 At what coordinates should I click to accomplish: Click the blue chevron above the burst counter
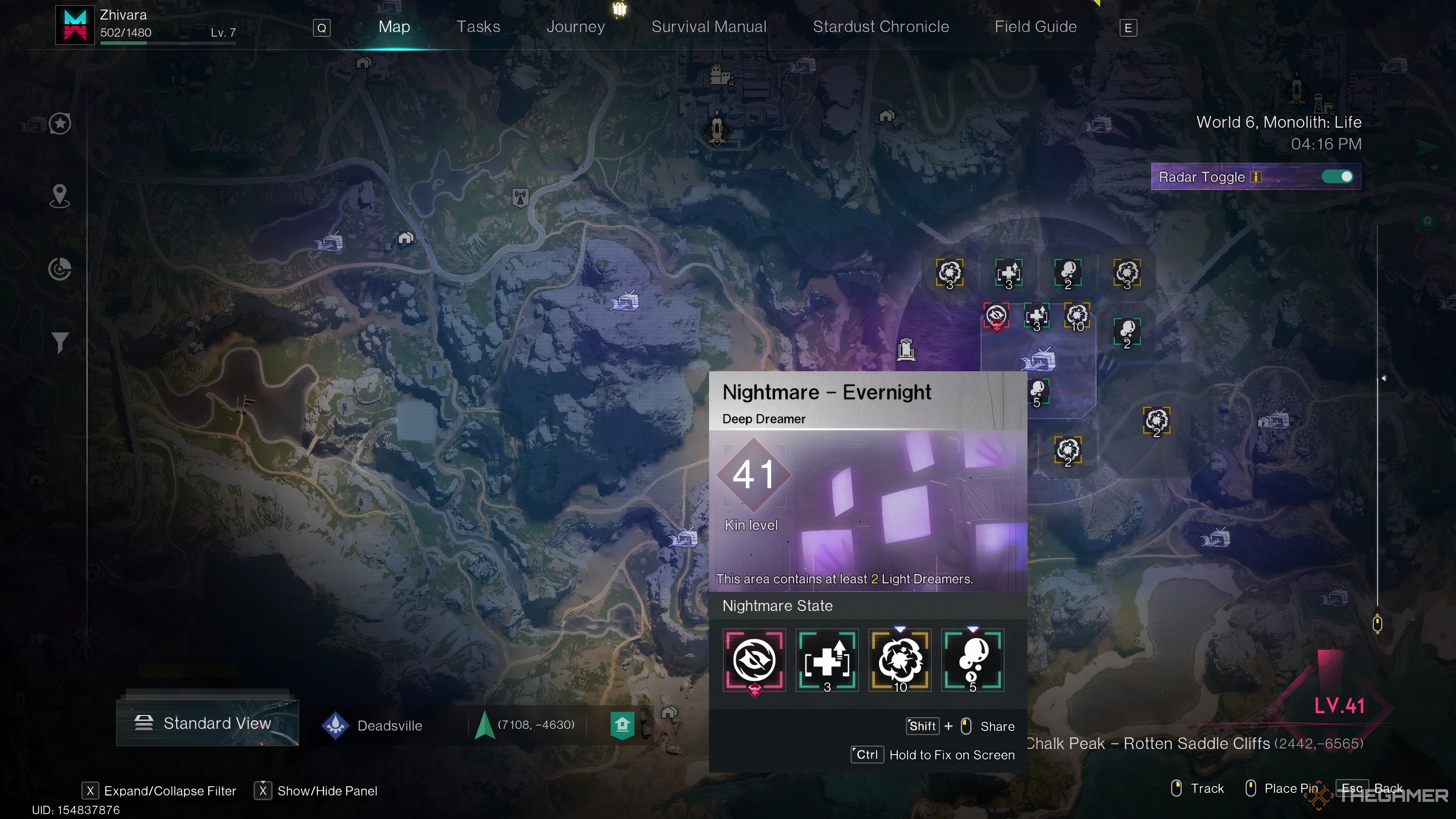click(x=899, y=629)
